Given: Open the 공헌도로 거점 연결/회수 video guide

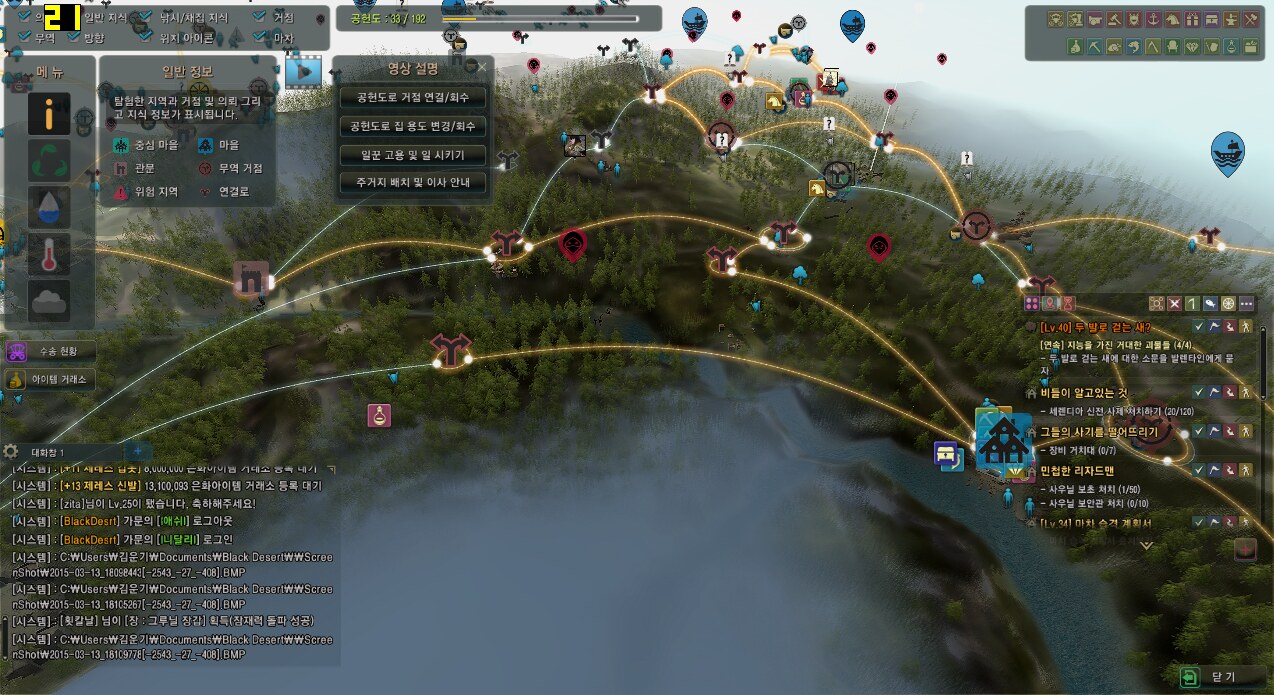Looking at the screenshot, I should coord(413,98).
